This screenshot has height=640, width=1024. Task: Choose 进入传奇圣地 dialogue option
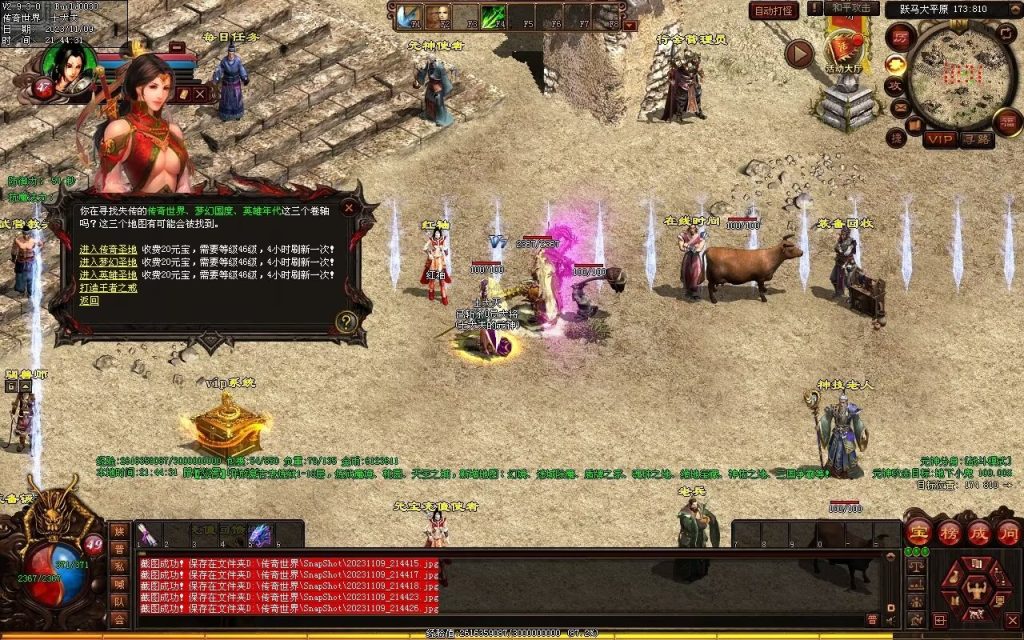click(106, 249)
